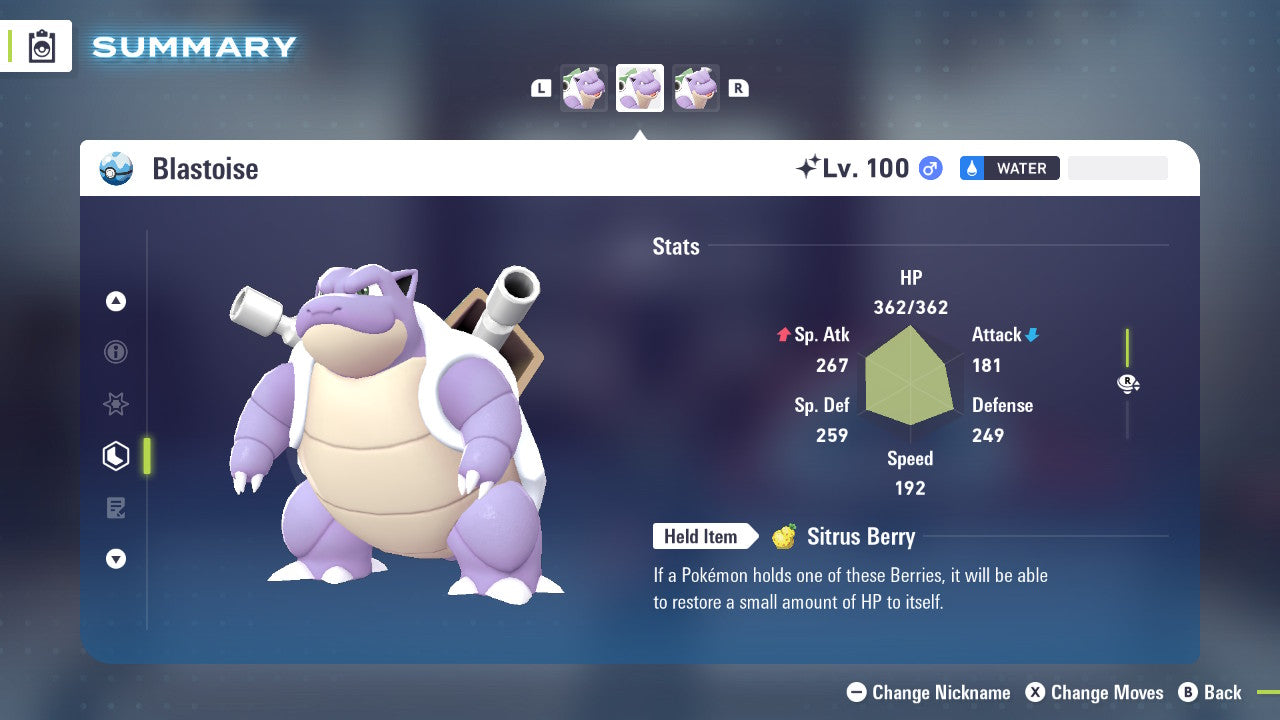1280x720 pixels.
Task: Click the down arrow to view next page
Action: point(115,559)
